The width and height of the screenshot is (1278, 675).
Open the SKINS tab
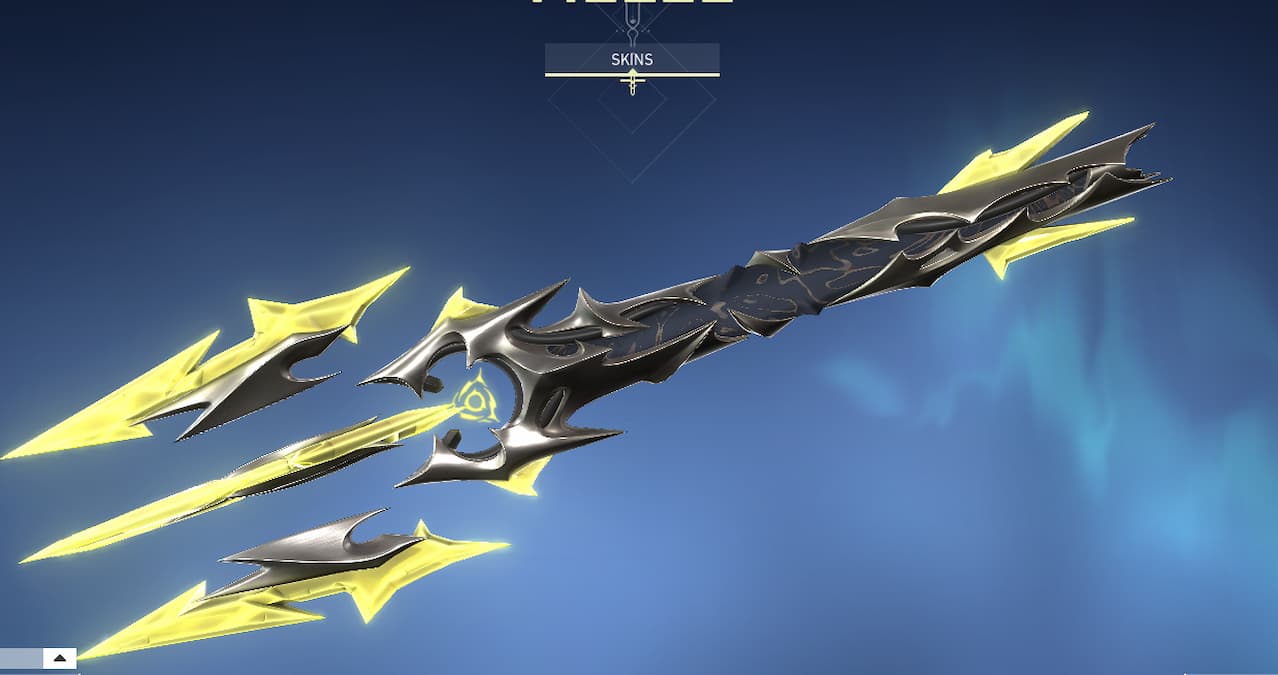pos(632,59)
